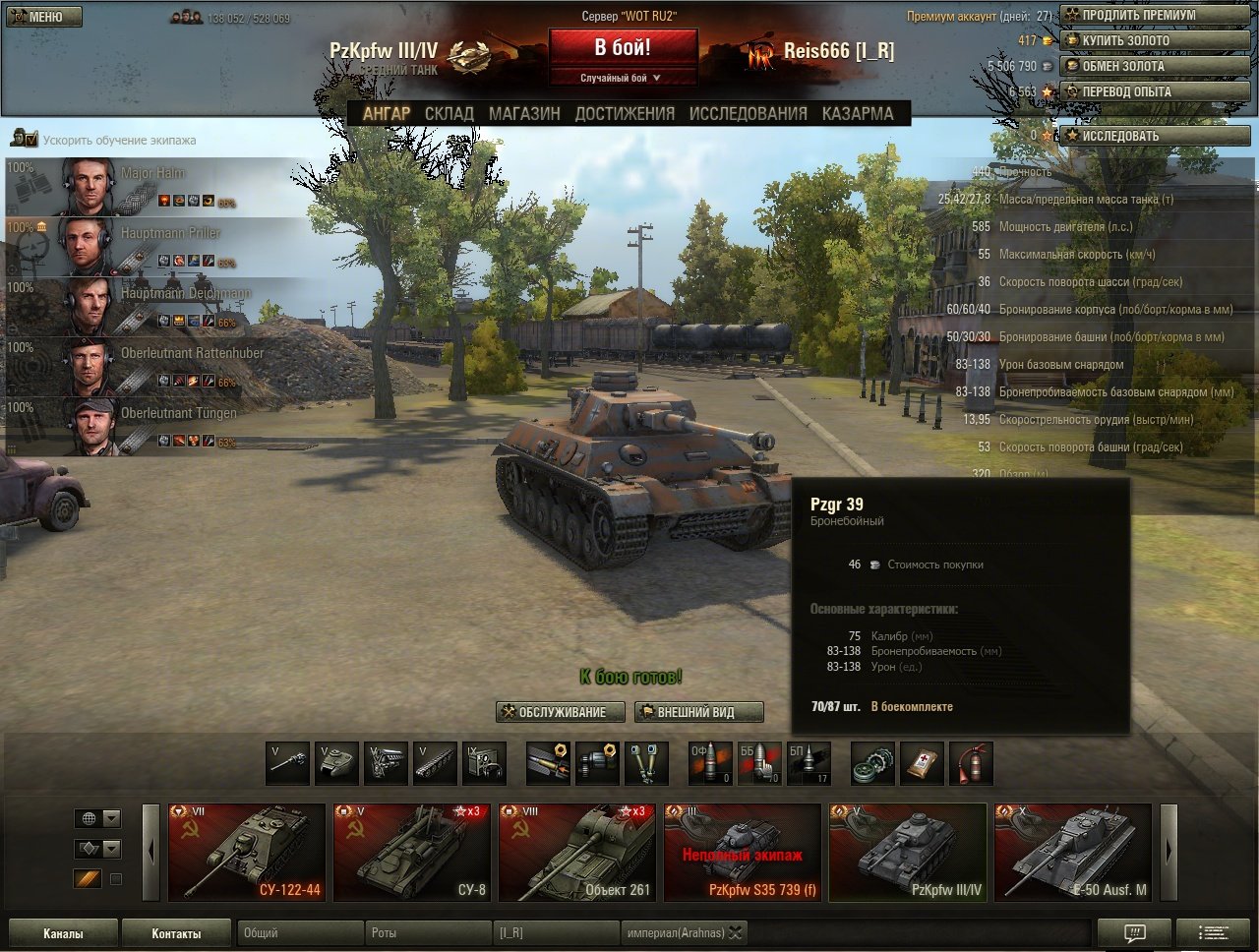Choose the E-50 Ausf. M tank
This screenshot has width=1259, height=952.
1071,852
